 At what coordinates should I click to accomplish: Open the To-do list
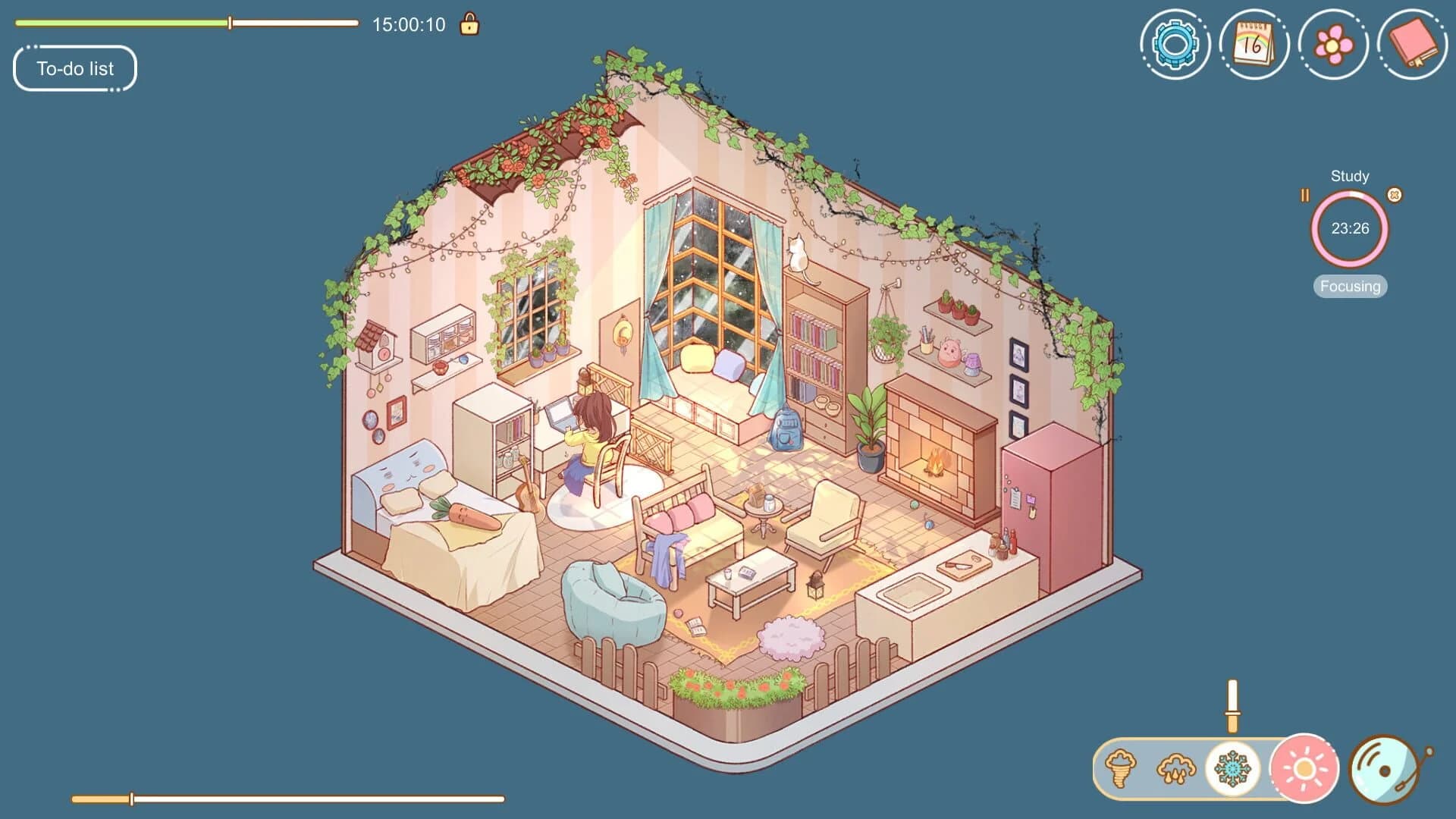74,68
